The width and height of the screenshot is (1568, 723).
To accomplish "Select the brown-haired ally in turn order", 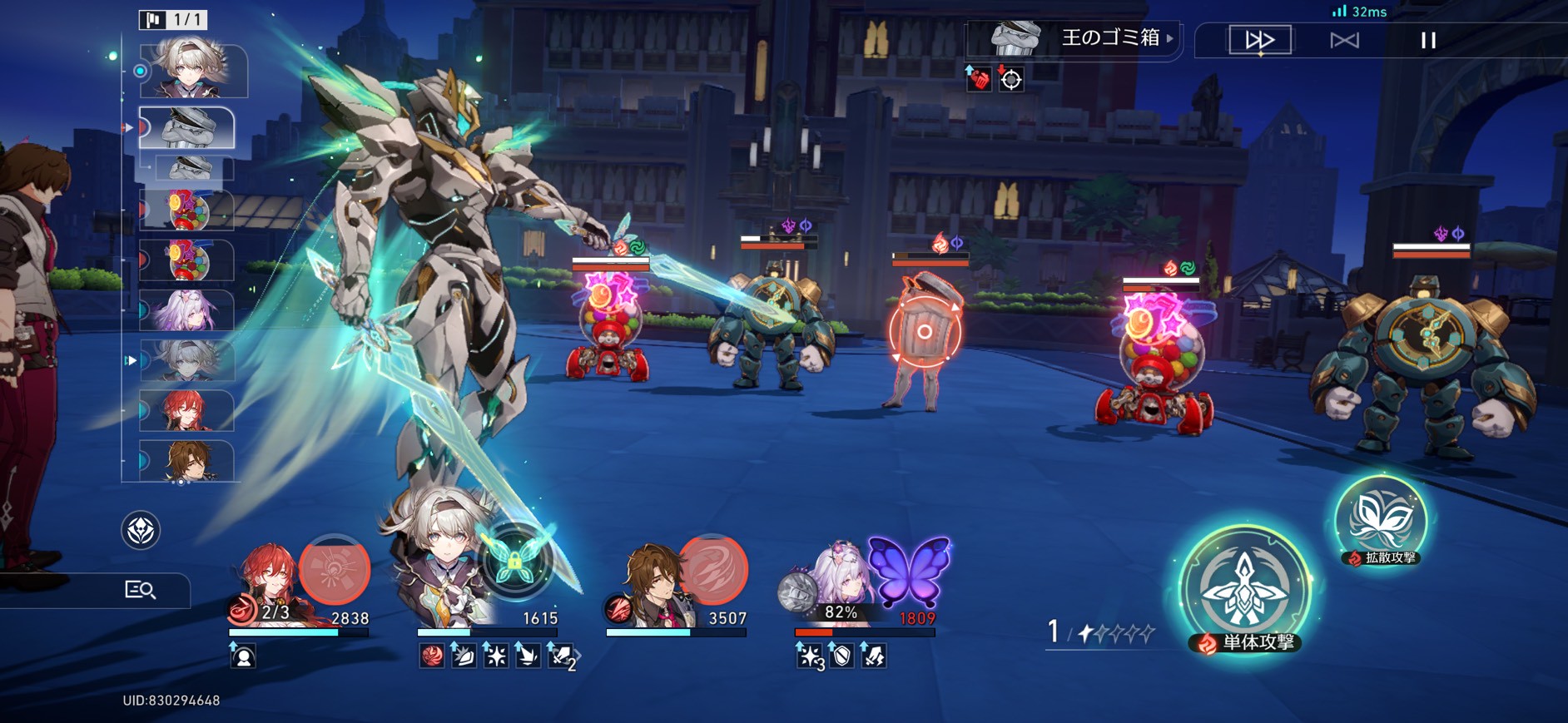I will (x=188, y=461).
